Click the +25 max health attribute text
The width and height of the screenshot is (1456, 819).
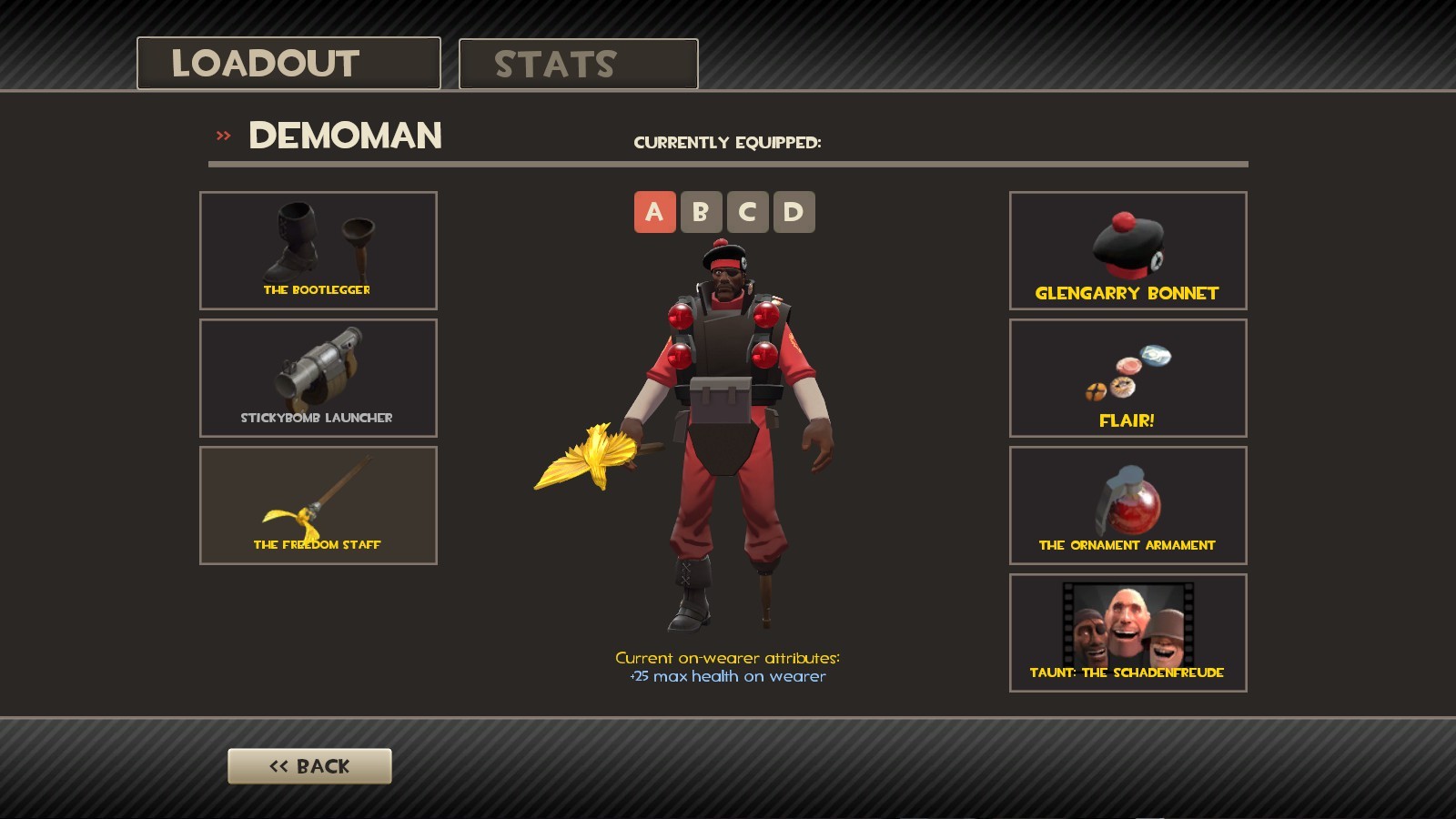point(728,676)
